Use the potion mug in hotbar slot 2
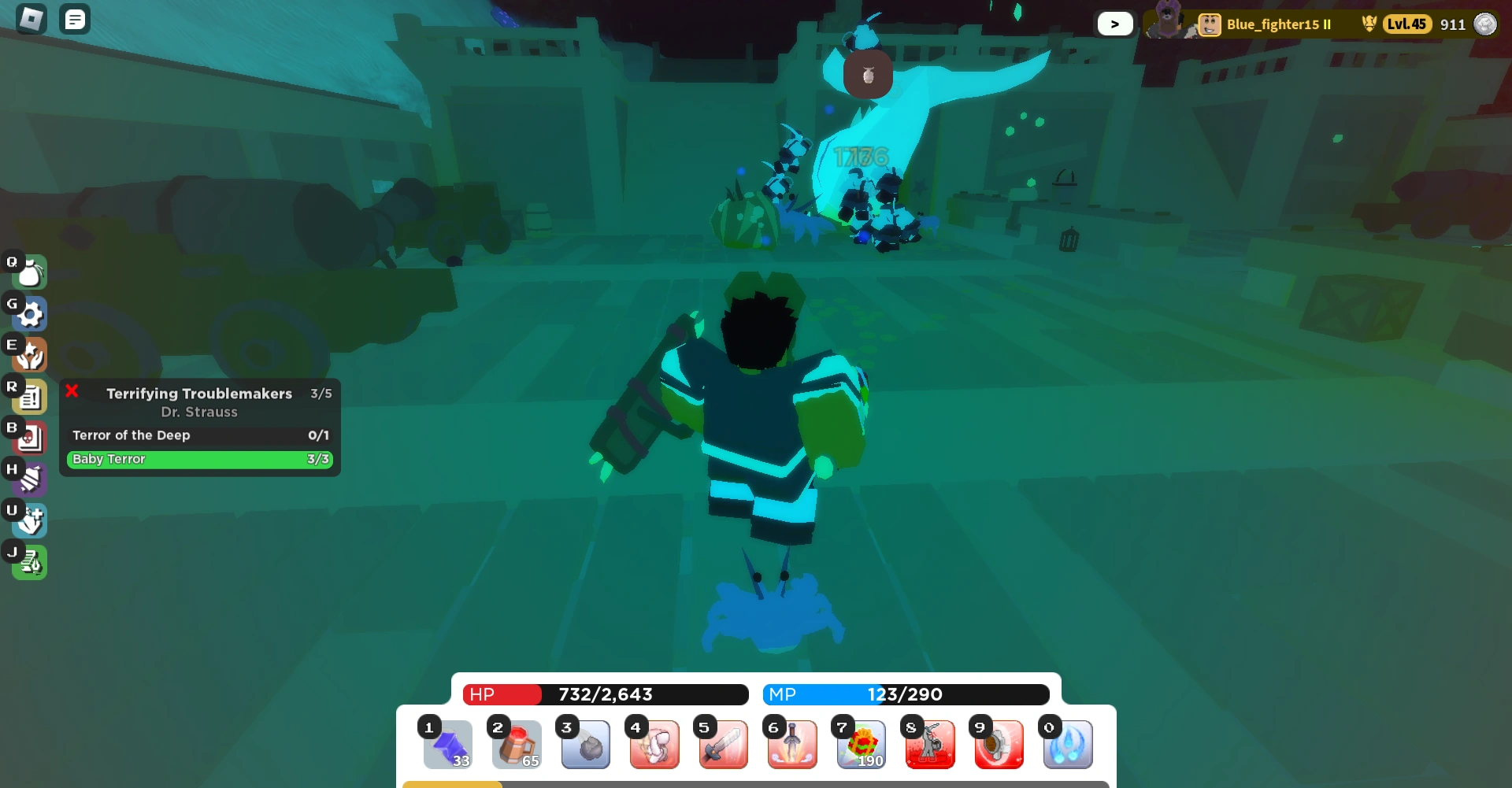This screenshot has height=788, width=1512. [517, 744]
